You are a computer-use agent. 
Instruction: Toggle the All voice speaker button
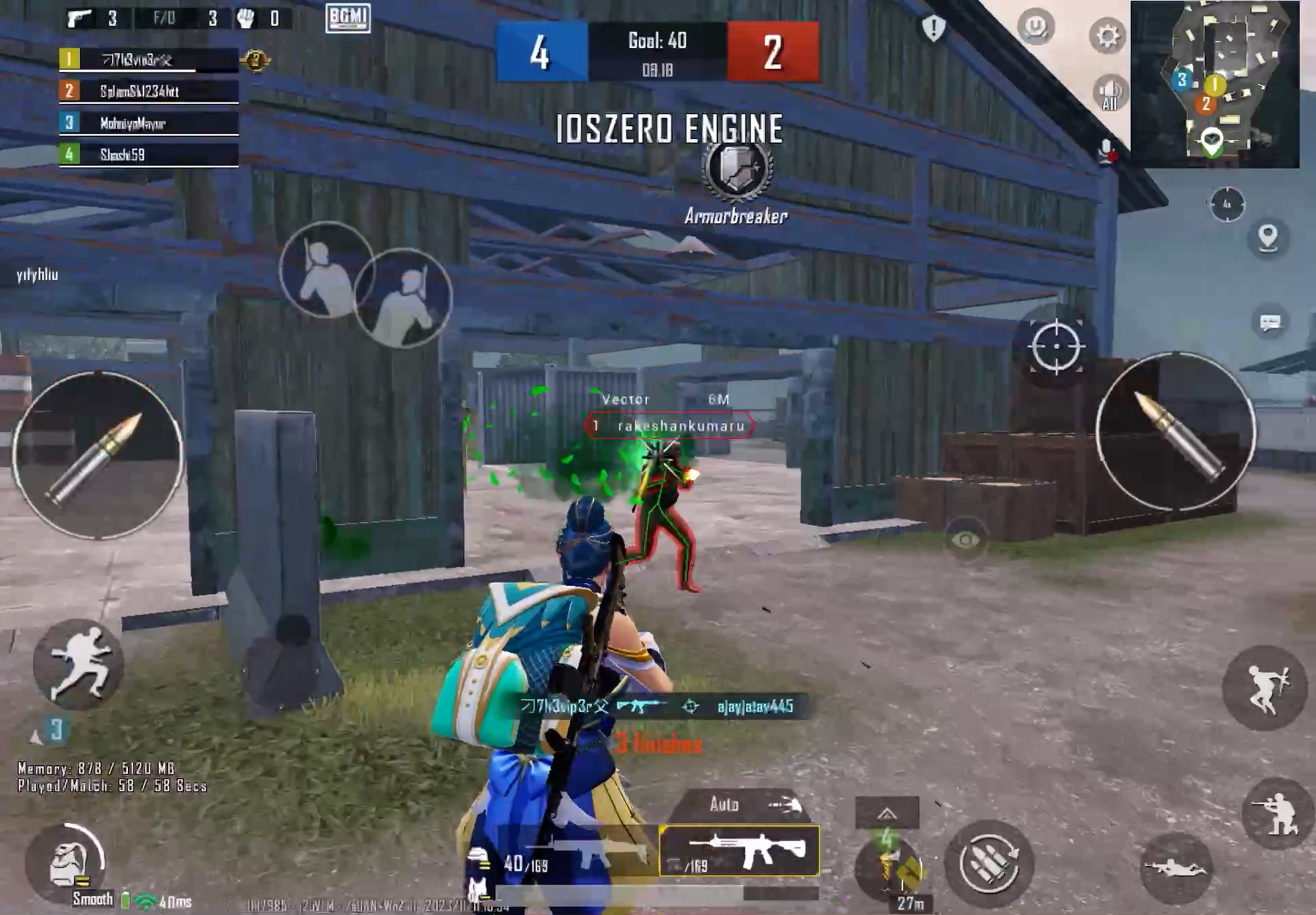[x=1110, y=93]
